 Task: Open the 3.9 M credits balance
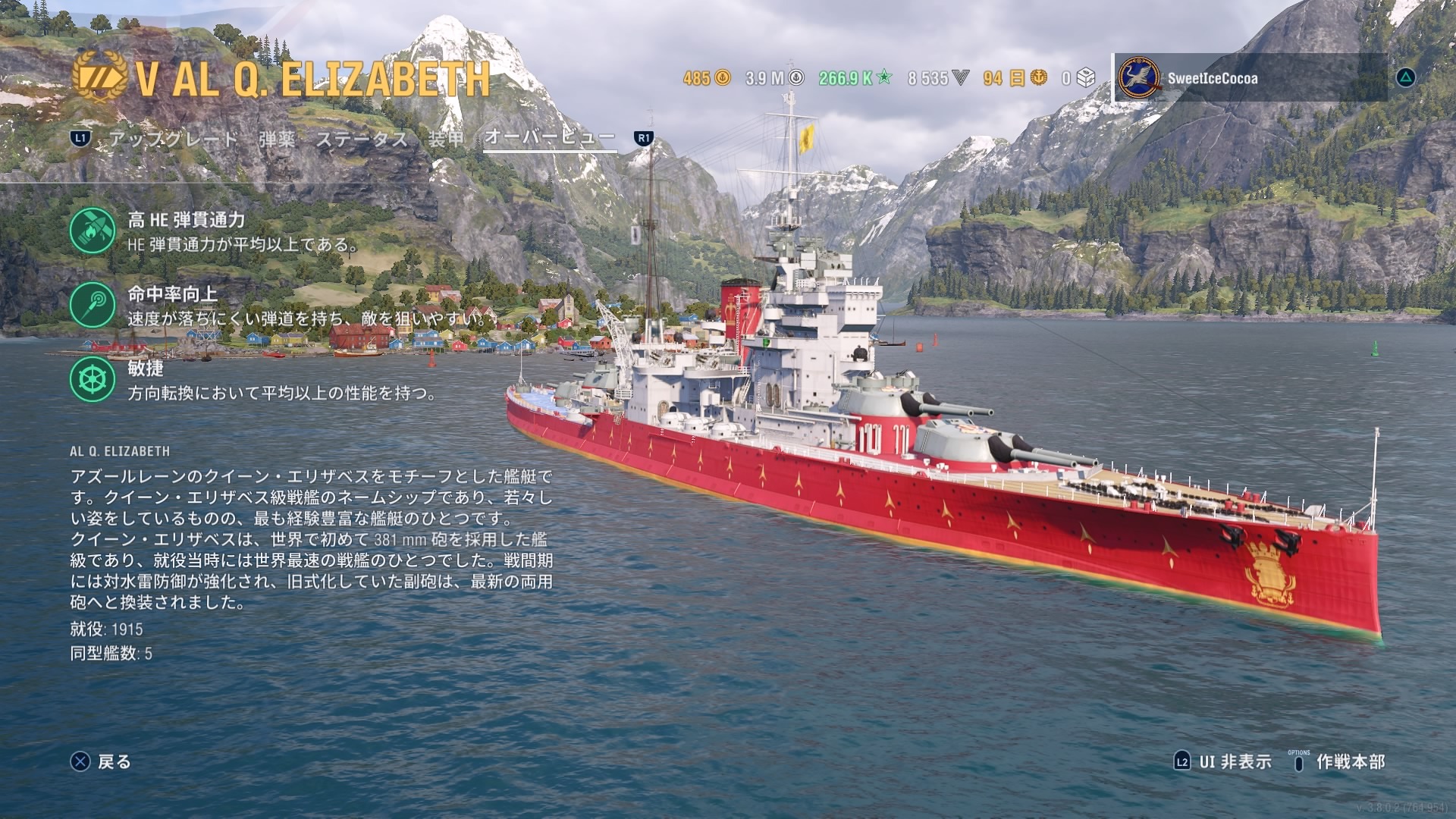774,77
